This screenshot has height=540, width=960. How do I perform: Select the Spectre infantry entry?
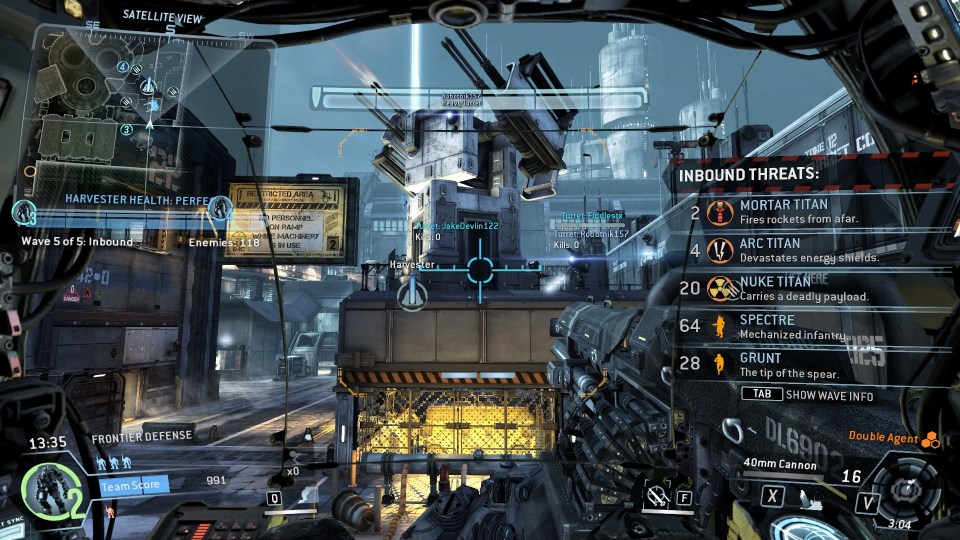[790, 326]
